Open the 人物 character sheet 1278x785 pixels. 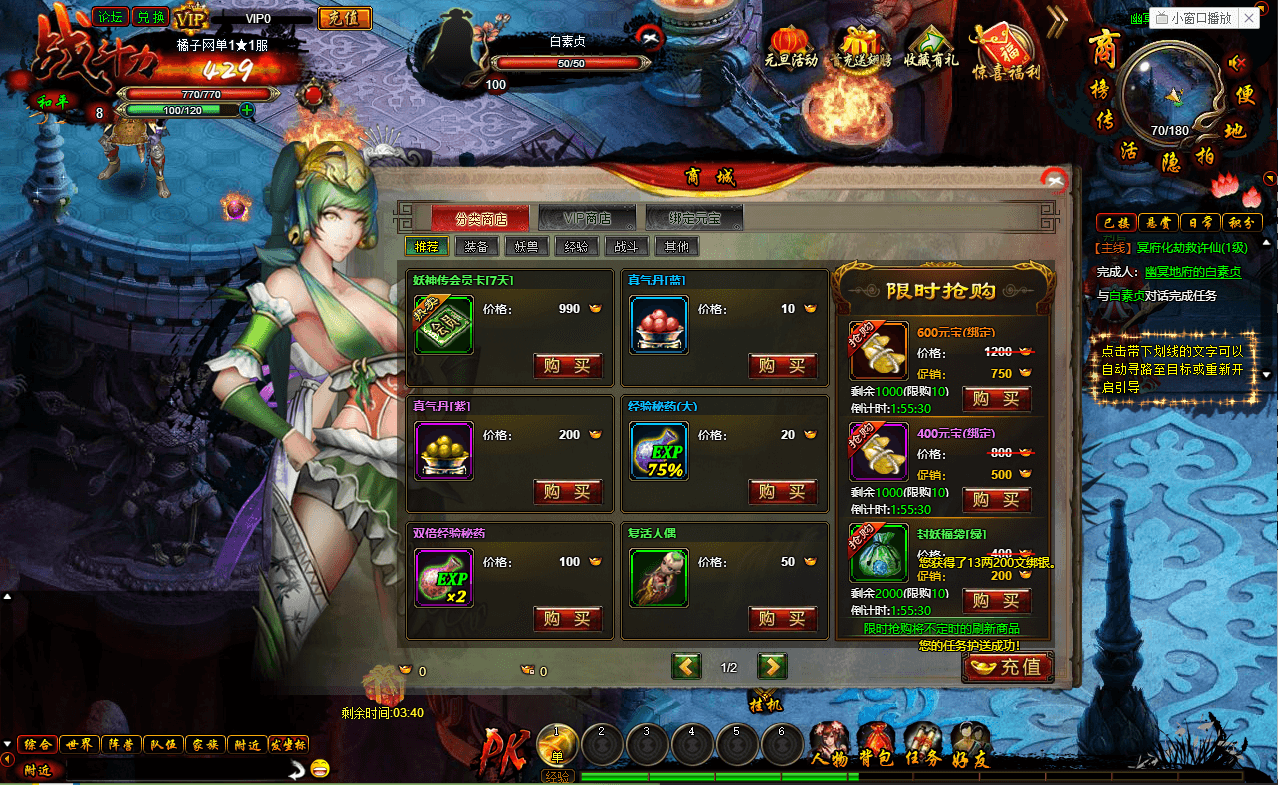pos(829,745)
